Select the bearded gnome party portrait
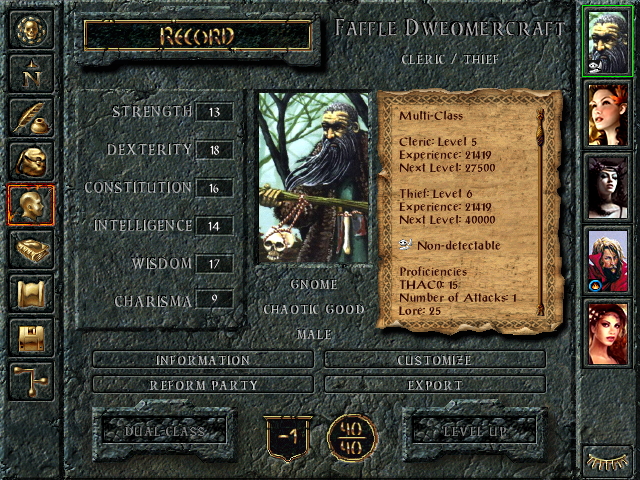Screen dimensions: 640x480 pos(607,42)
